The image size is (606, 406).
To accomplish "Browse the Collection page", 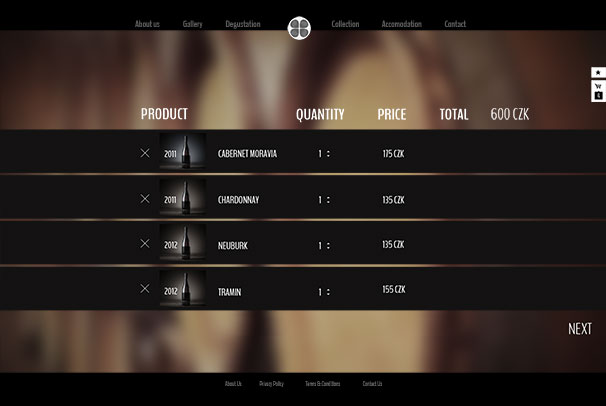I will 345,24.
